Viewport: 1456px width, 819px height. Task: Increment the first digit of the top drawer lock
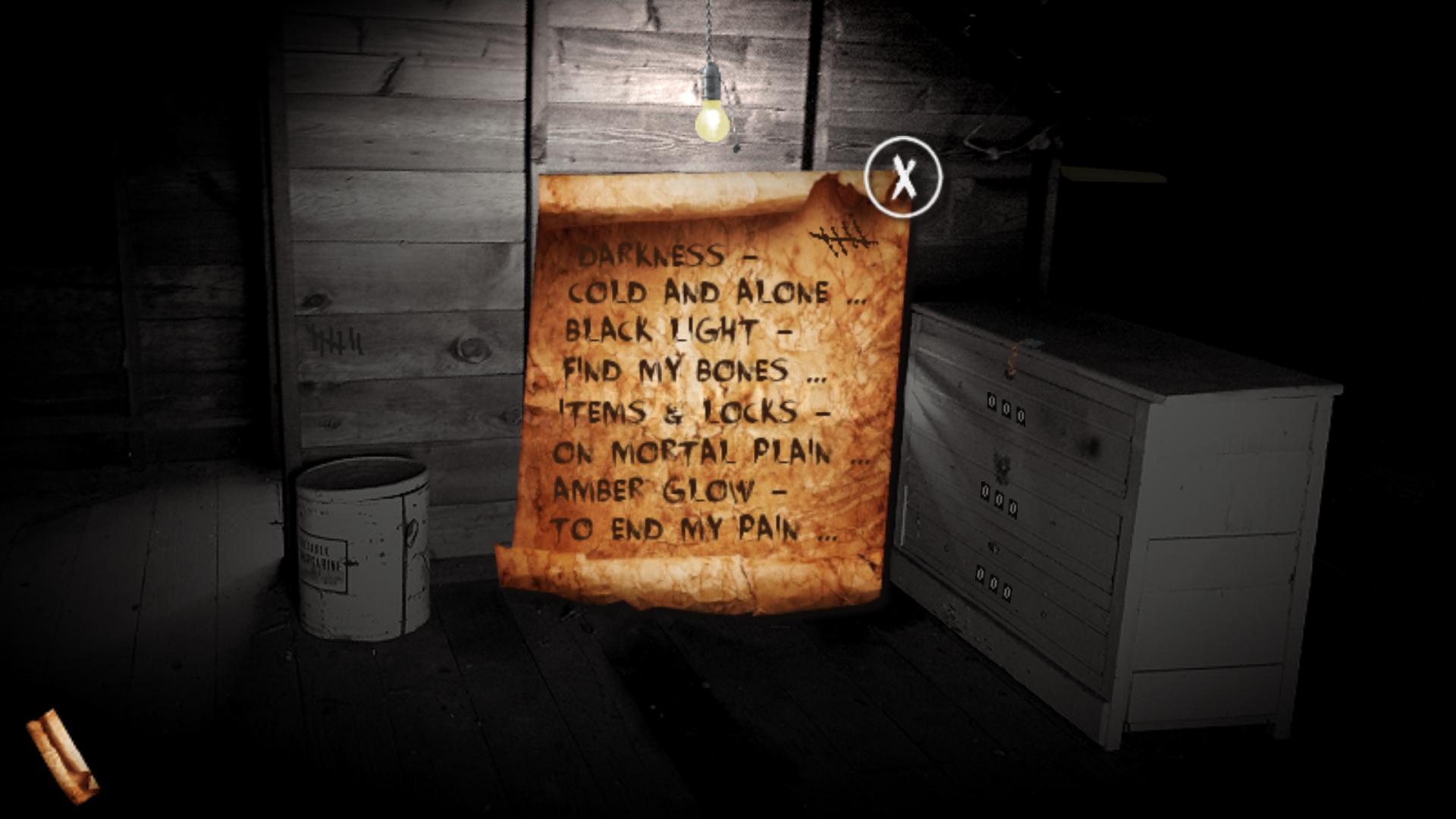coord(990,401)
